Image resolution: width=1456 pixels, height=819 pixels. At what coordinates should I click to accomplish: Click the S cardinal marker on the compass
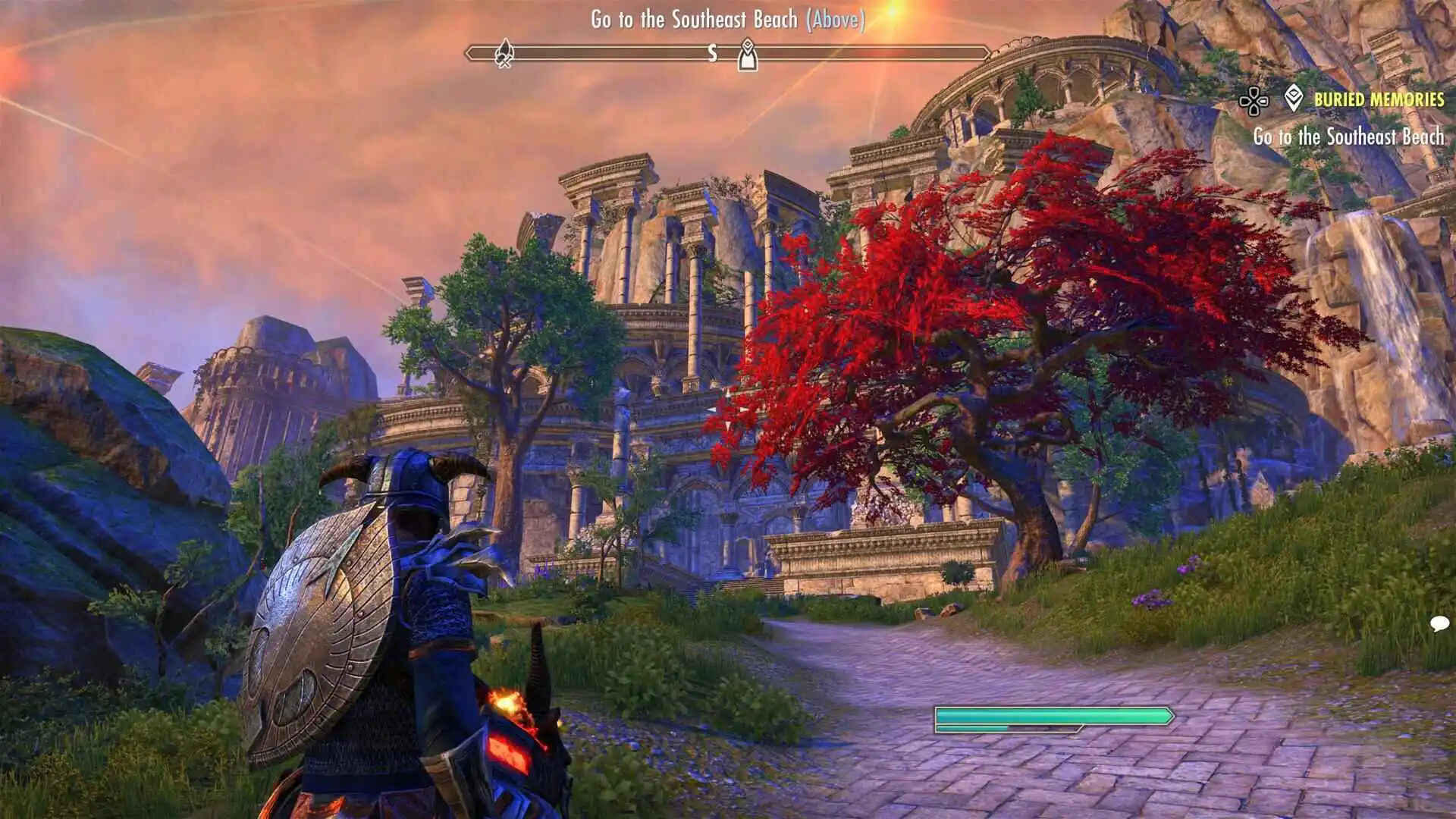[x=711, y=53]
